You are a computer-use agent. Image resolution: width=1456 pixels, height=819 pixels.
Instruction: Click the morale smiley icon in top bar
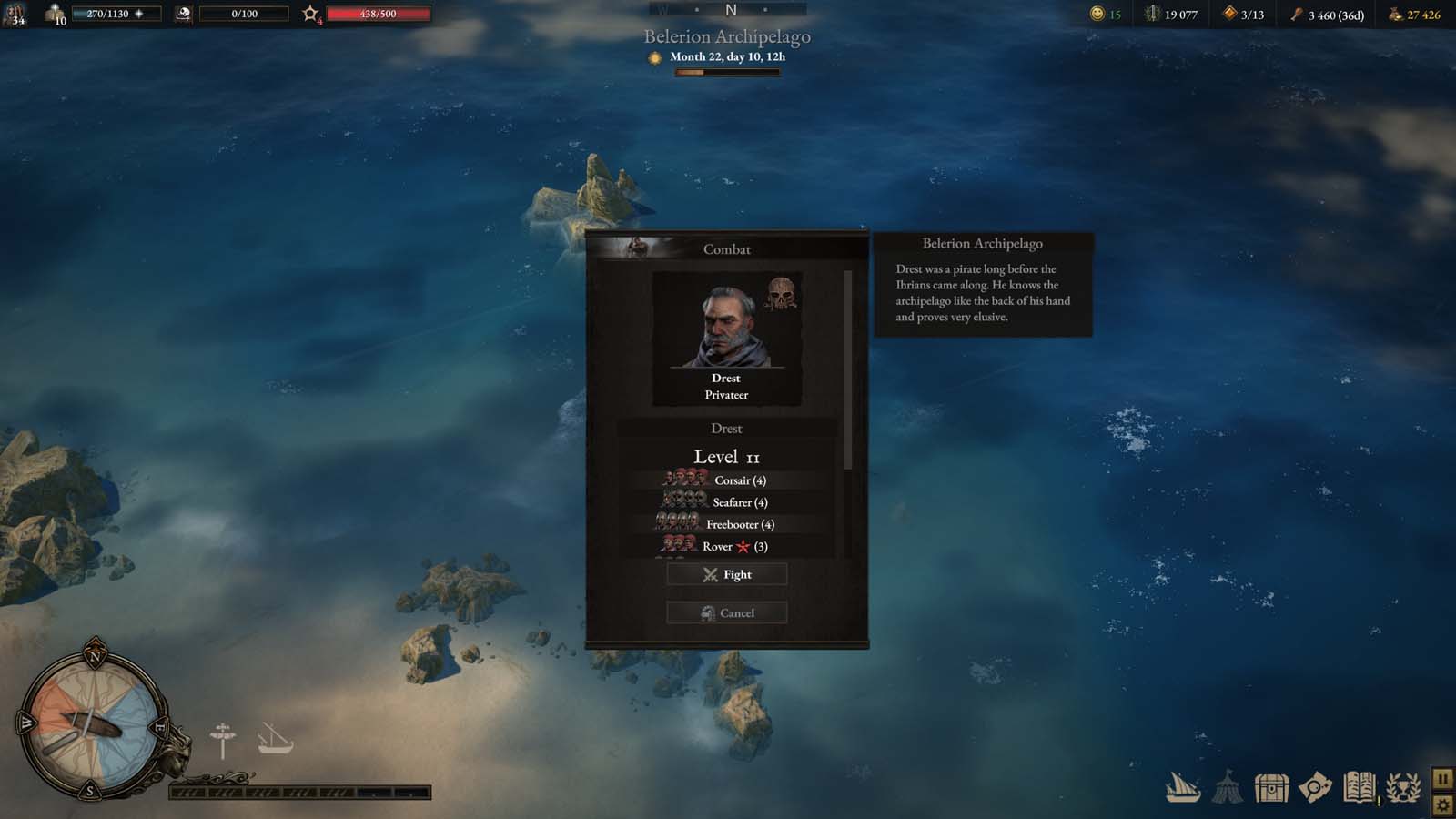[x=1096, y=14]
